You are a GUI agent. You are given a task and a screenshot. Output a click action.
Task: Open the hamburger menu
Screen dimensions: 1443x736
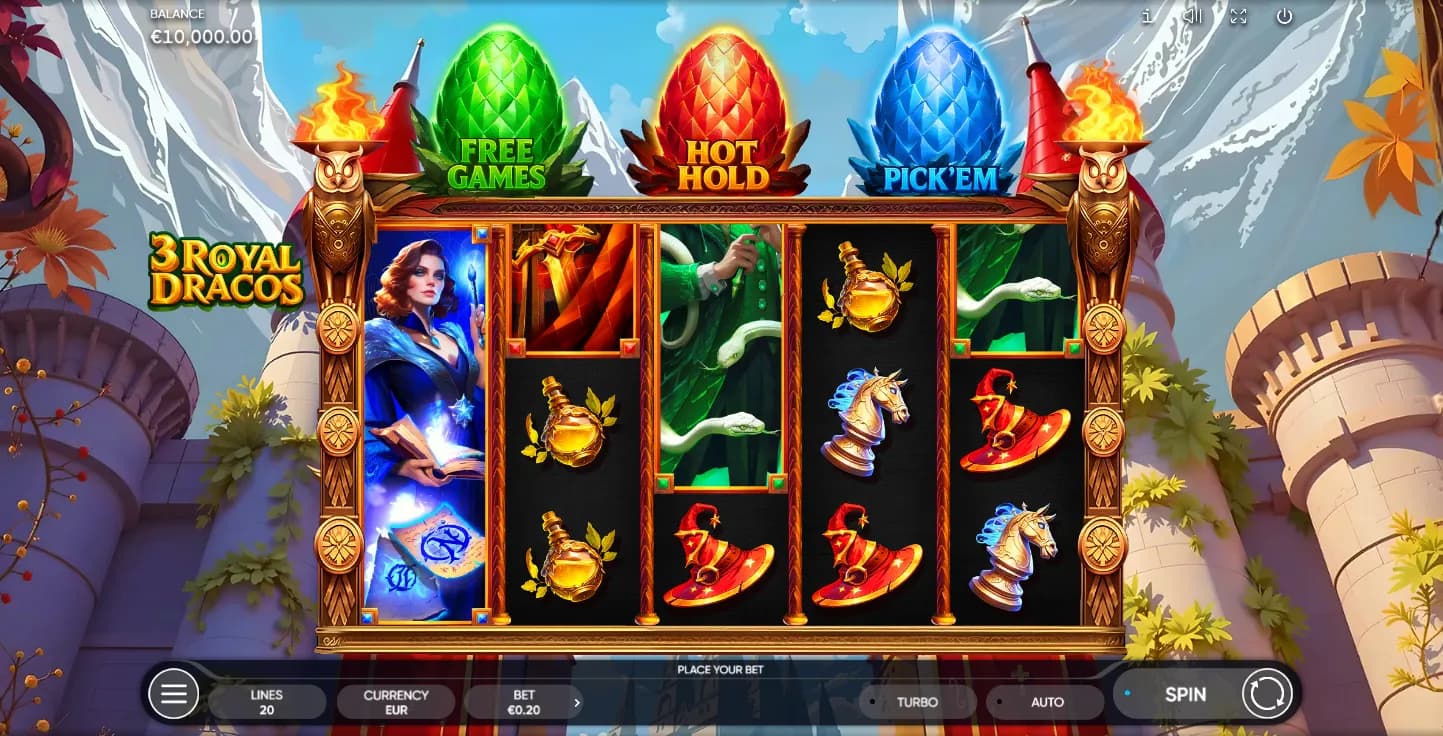[x=174, y=694]
